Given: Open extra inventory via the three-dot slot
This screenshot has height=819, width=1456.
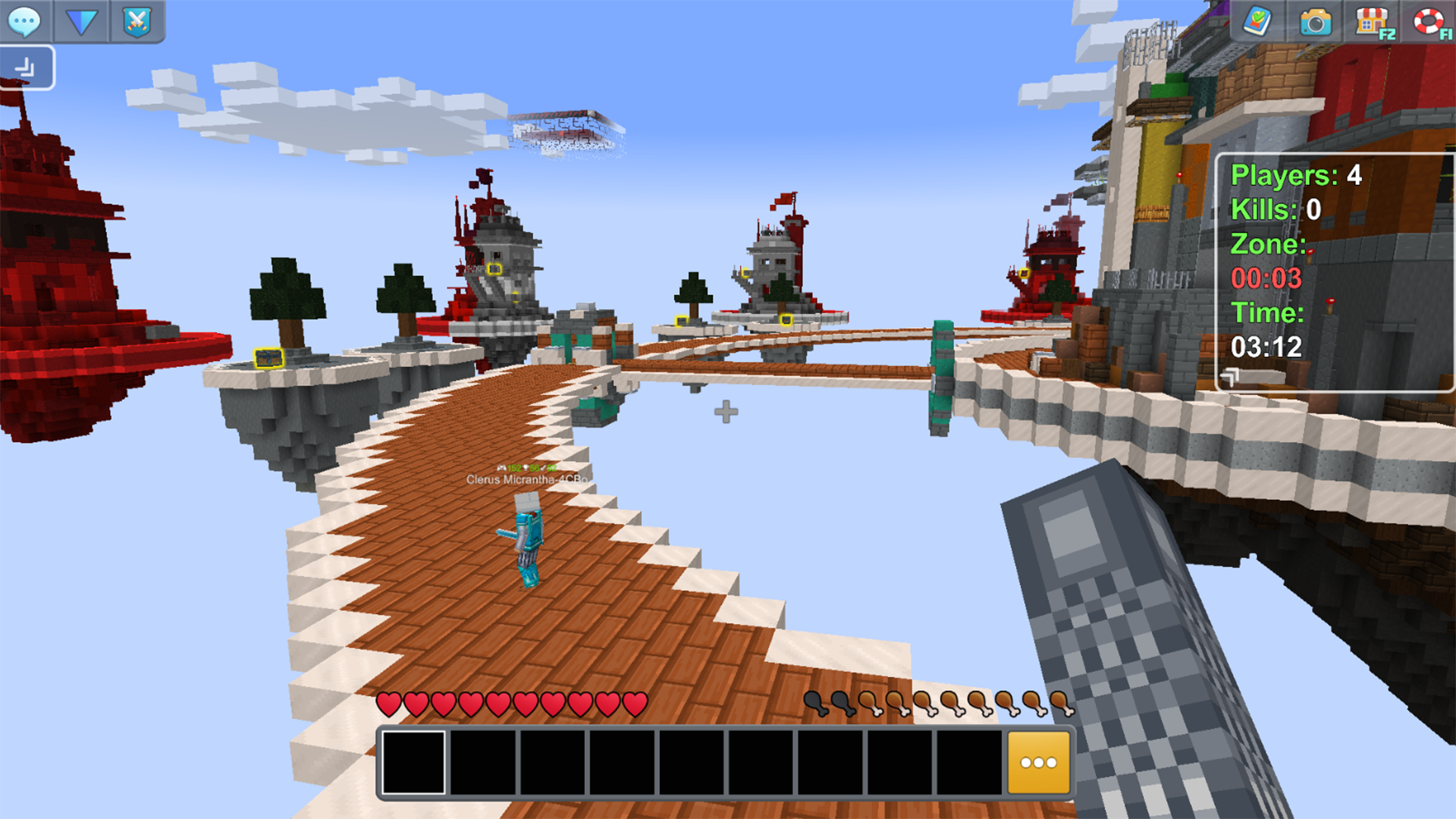Looking at the screenshot, I should 1039,761.
